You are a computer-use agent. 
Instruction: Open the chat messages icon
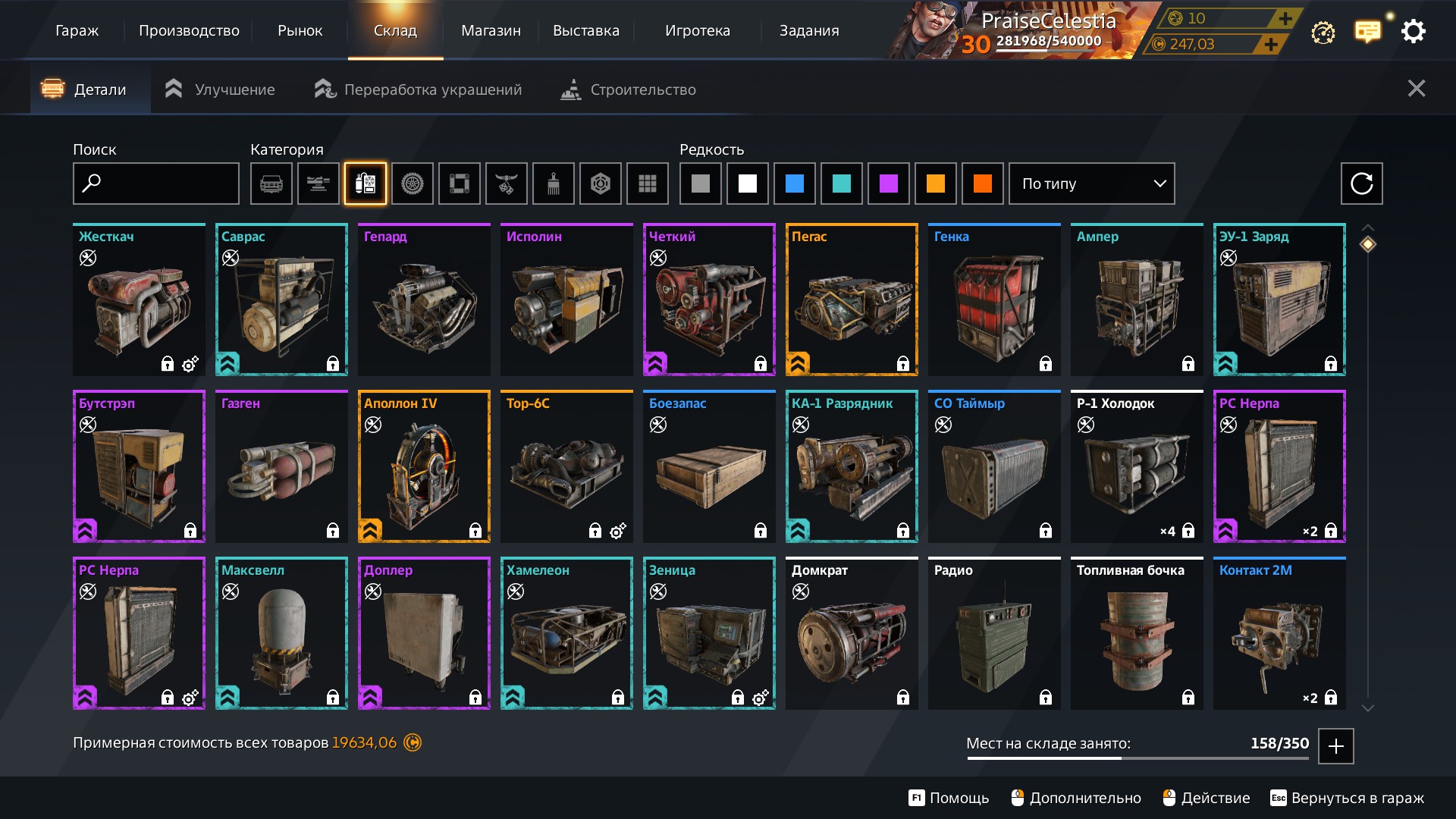pyautogui.click(x=1368, y=32)
